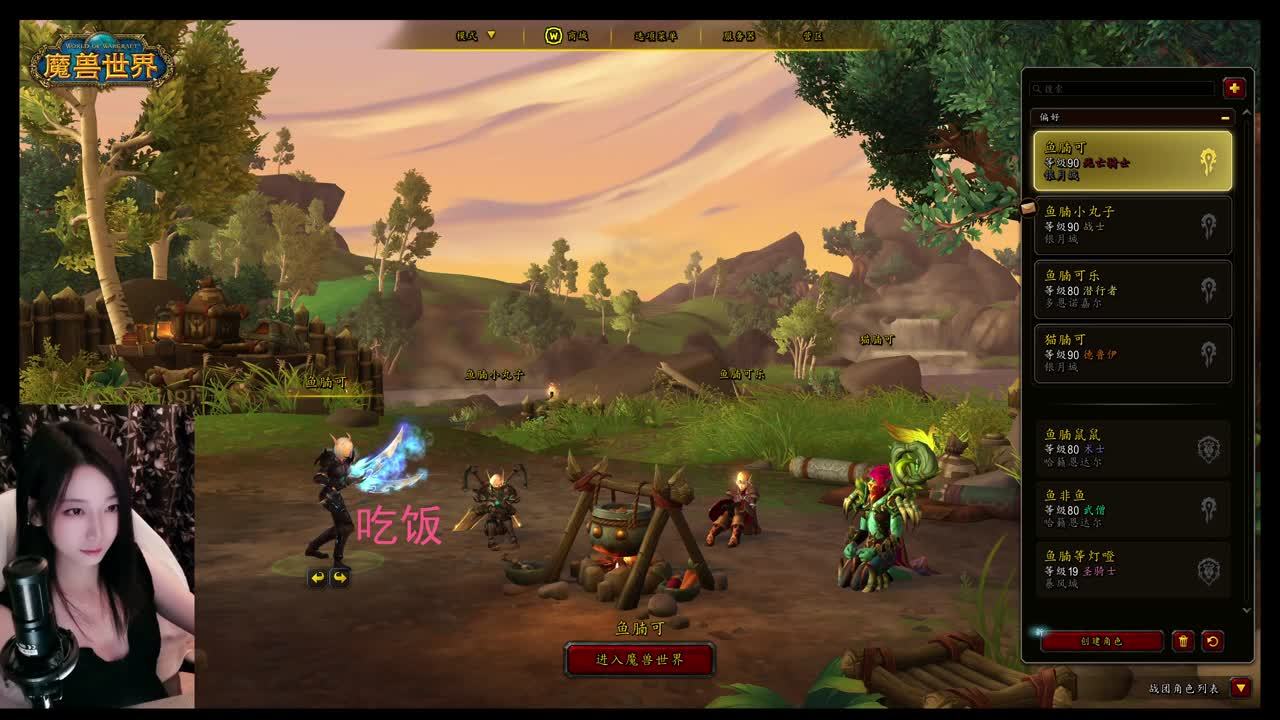Viewport: 1280px width, 720px height.
Task: Open the 选项菜单 options menu
Action: click(x=655, y=36)
